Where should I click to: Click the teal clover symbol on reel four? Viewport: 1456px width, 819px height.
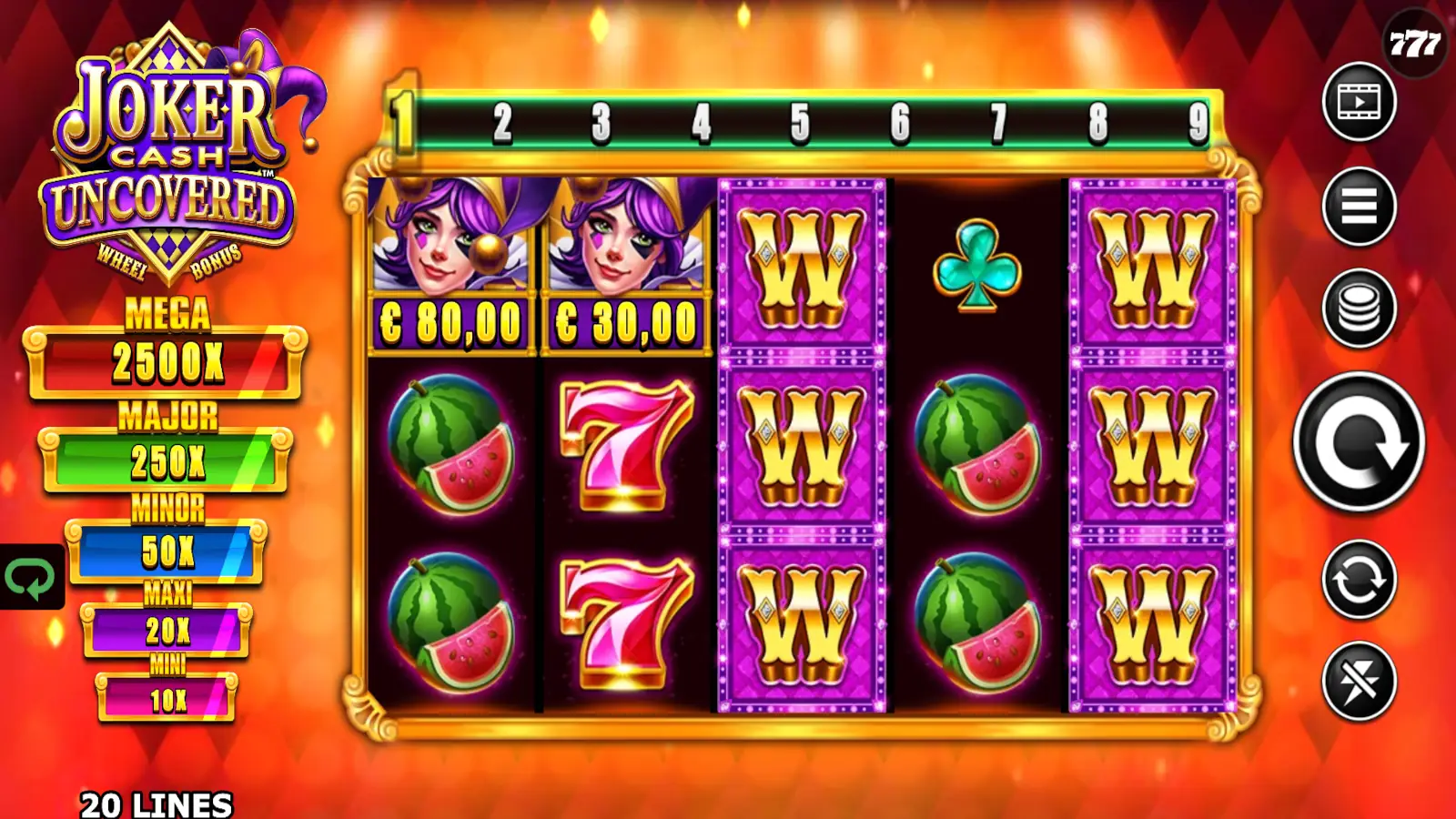(976, 264)
